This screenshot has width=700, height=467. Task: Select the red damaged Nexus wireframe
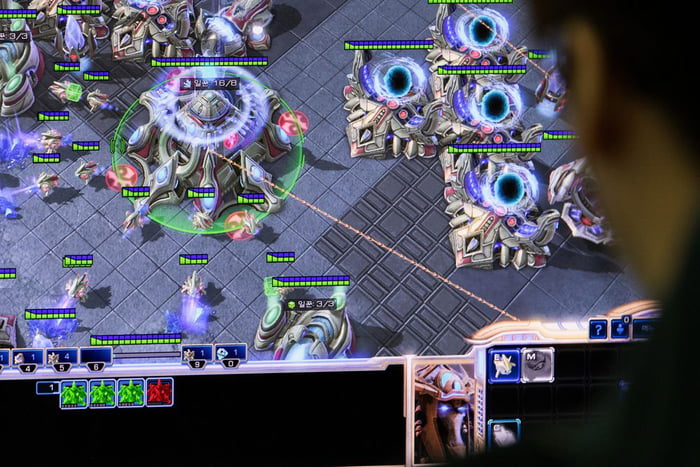click(159, 393)
